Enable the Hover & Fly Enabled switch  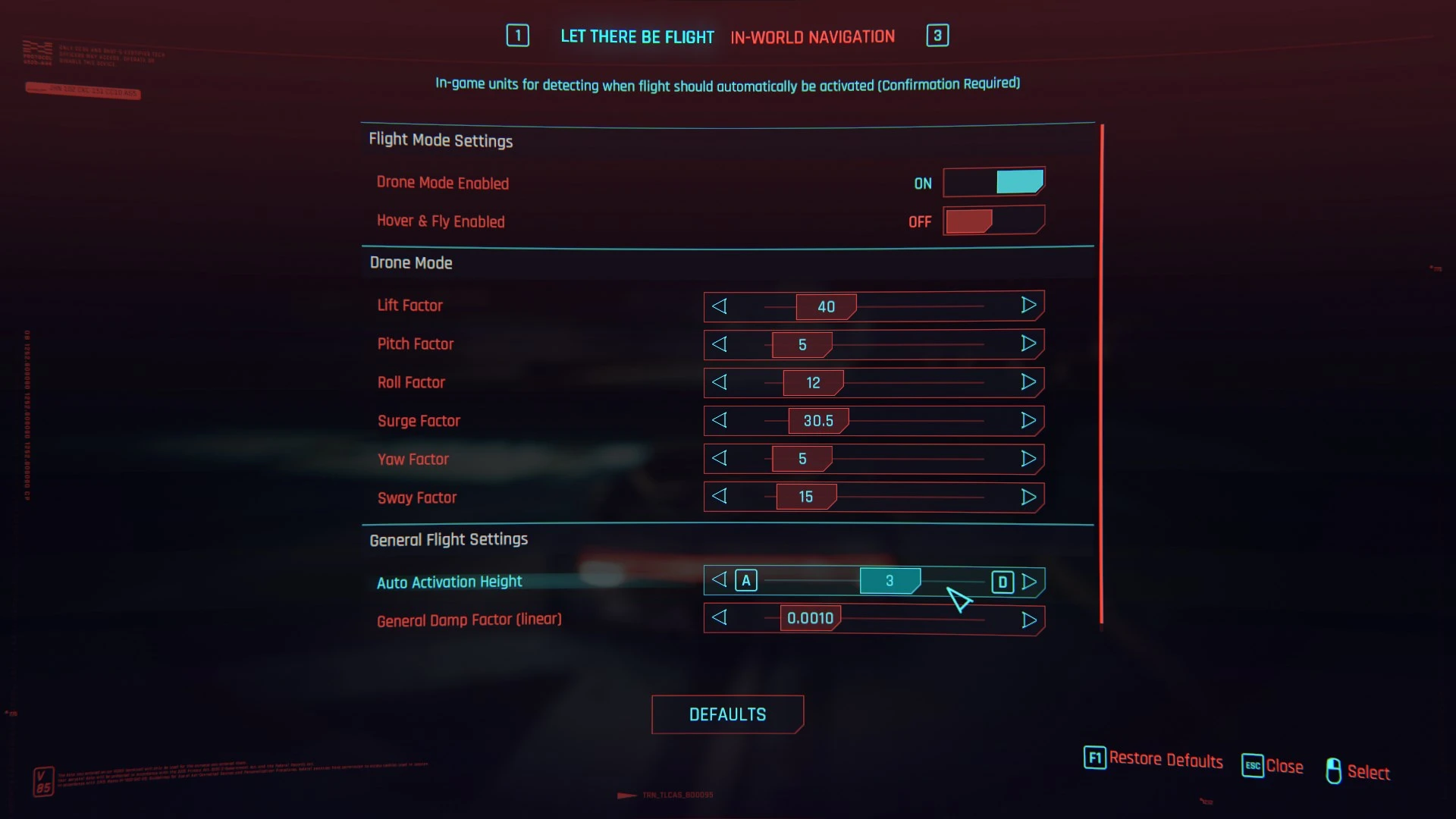tap(993, 221)
